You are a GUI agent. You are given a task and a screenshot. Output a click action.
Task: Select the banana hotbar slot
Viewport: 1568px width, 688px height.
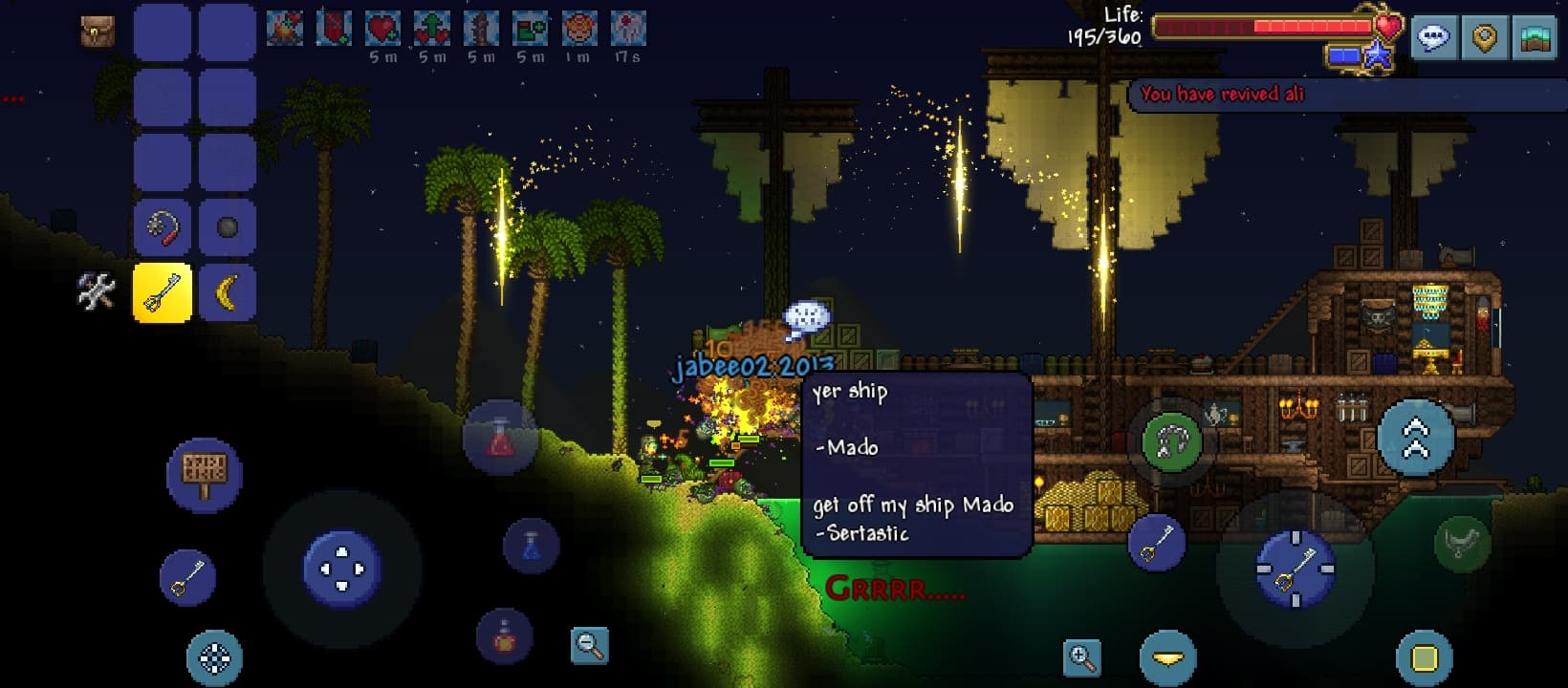click(228, 292)
